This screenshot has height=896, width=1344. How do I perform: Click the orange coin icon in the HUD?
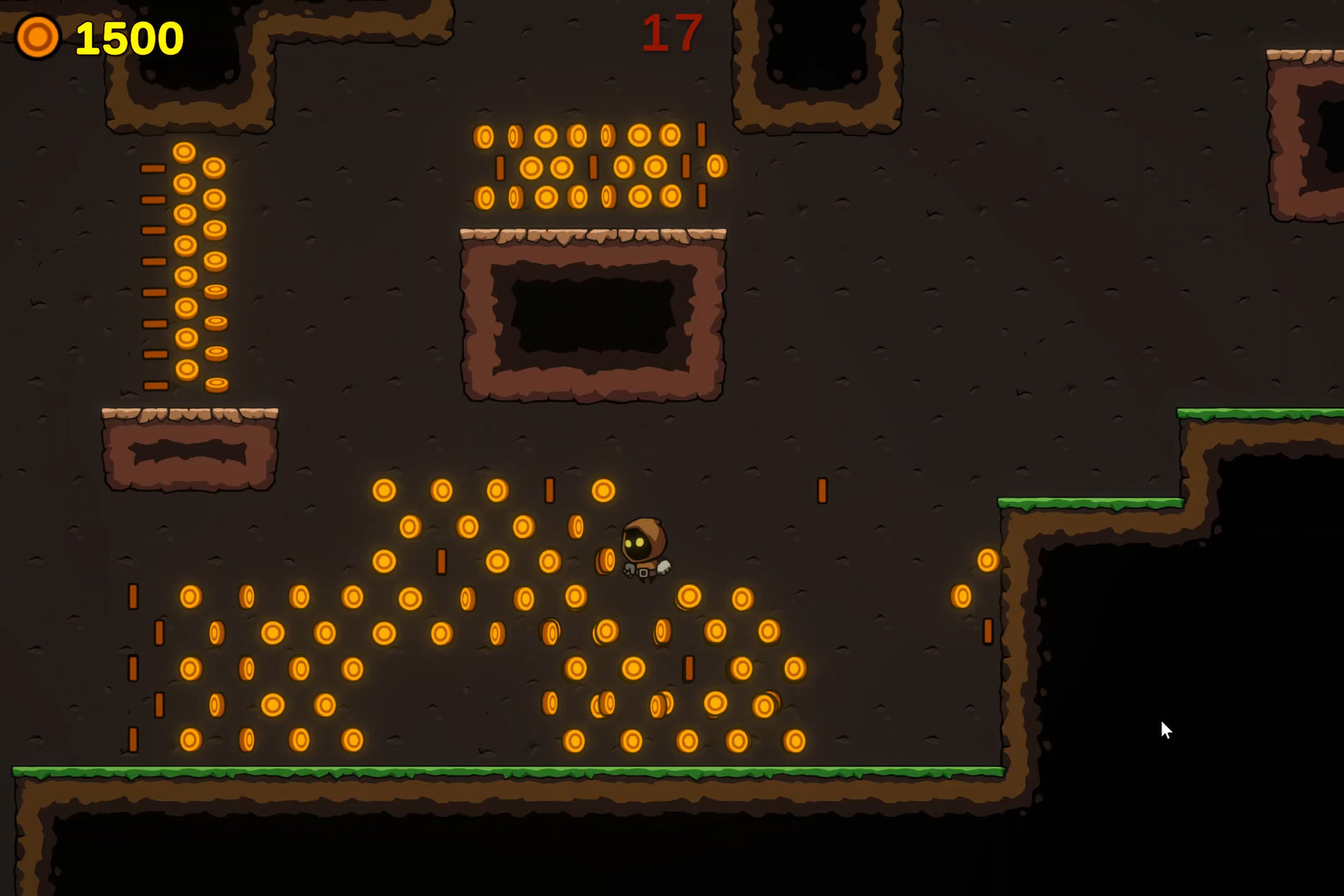click(x=37, y=37)
